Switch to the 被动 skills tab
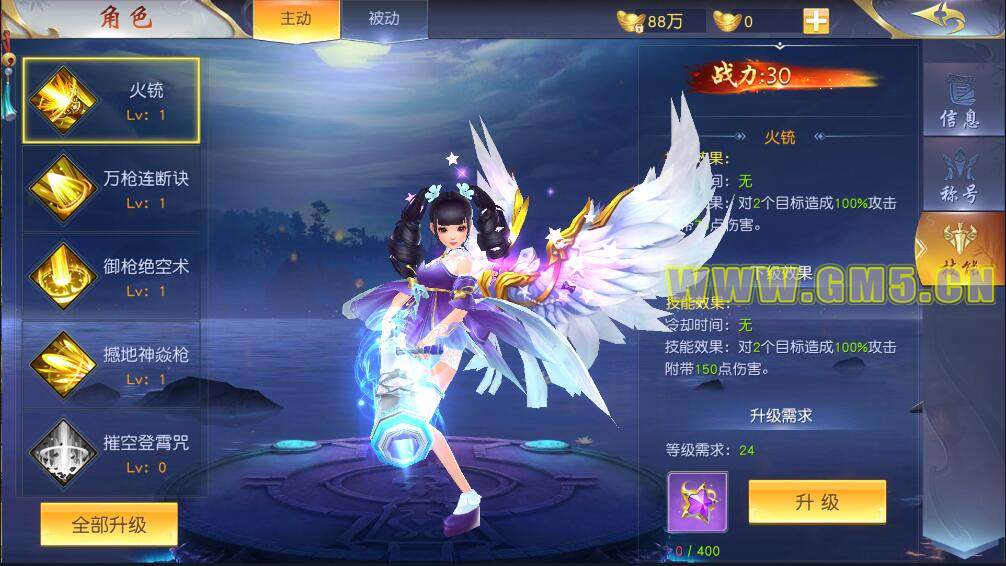 click(383, 20)
